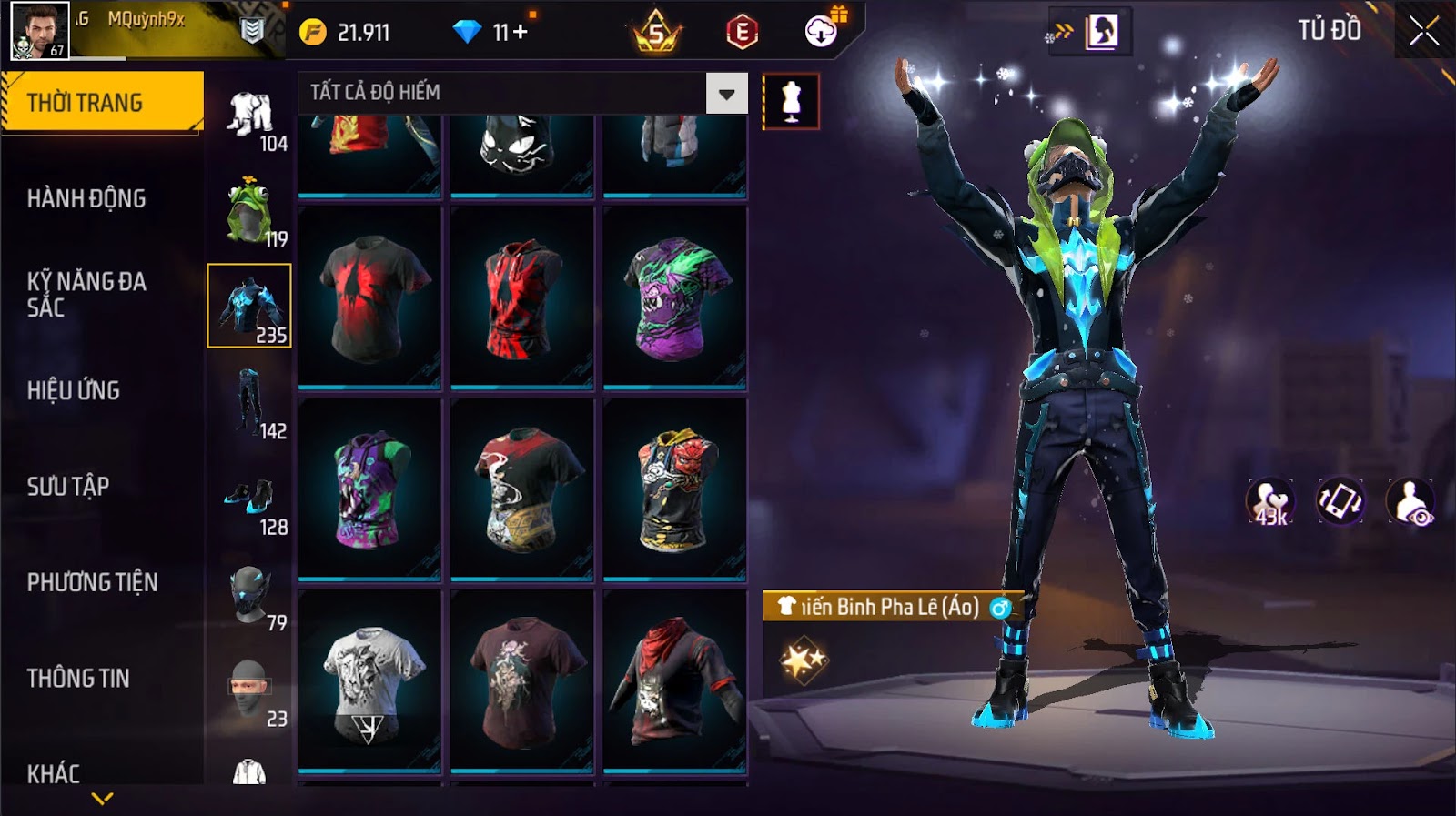Open the shoes category showing 128
The height and width of the screenshot is (816, 1456).
click(x=249, y=499)
